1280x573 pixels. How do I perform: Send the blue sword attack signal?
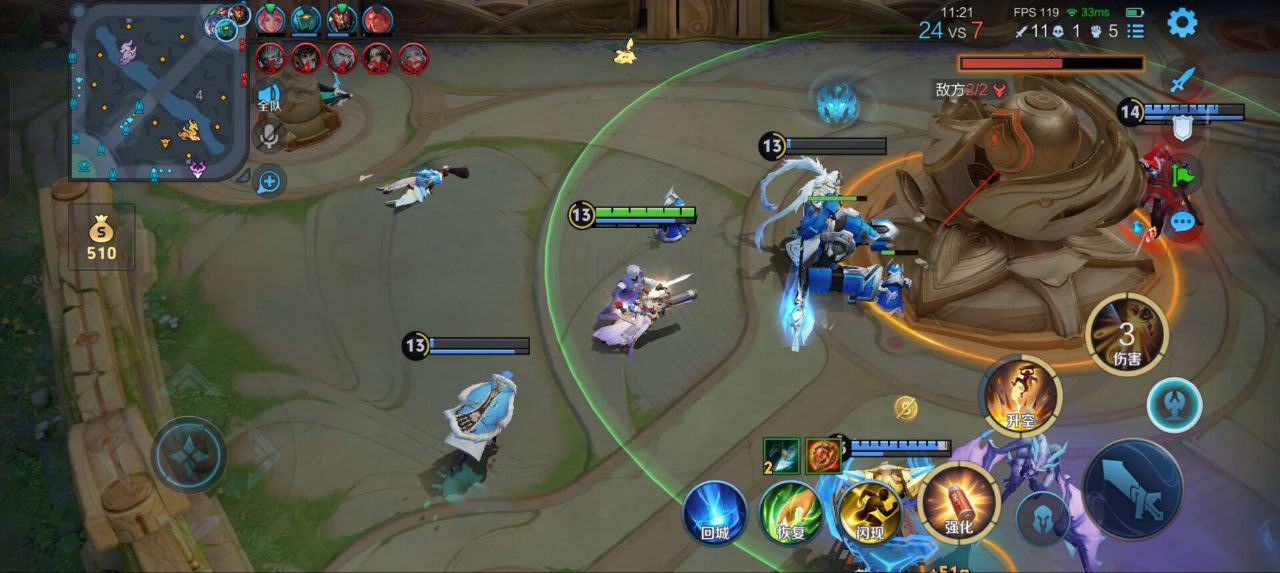(x=1182, y=79)
